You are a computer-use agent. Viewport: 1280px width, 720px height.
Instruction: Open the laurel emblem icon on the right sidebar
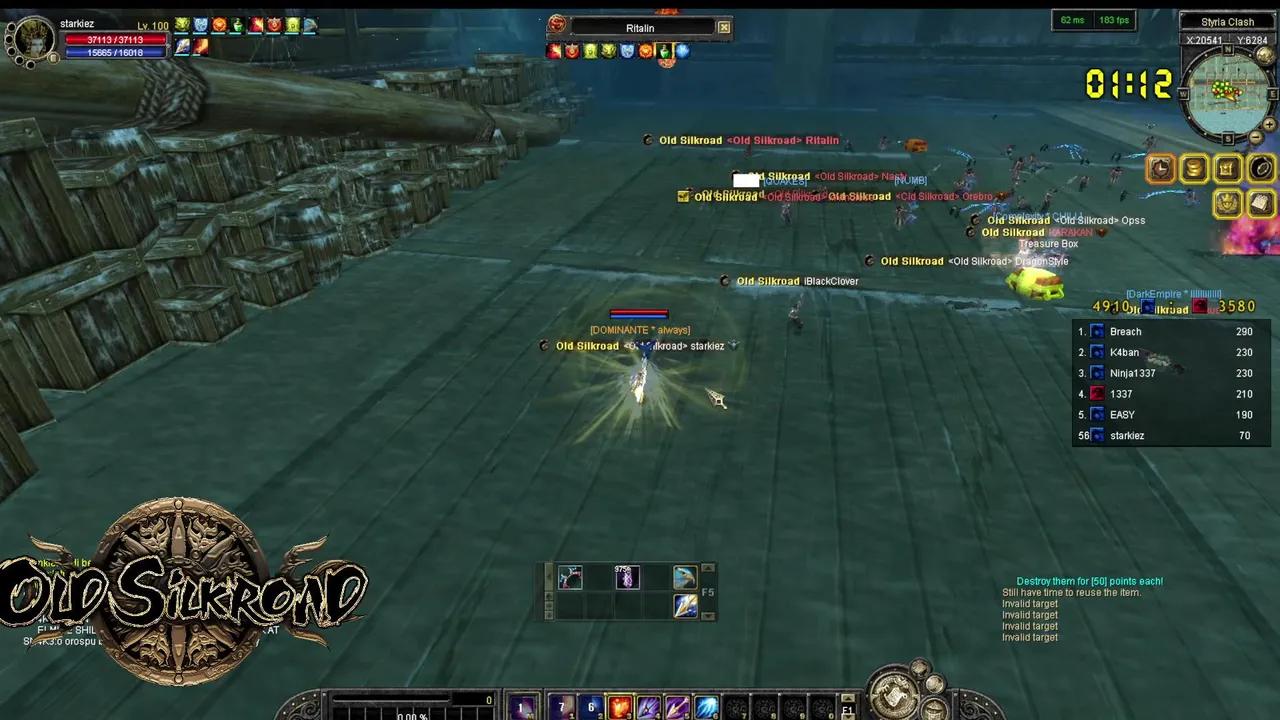(1226, 204)
